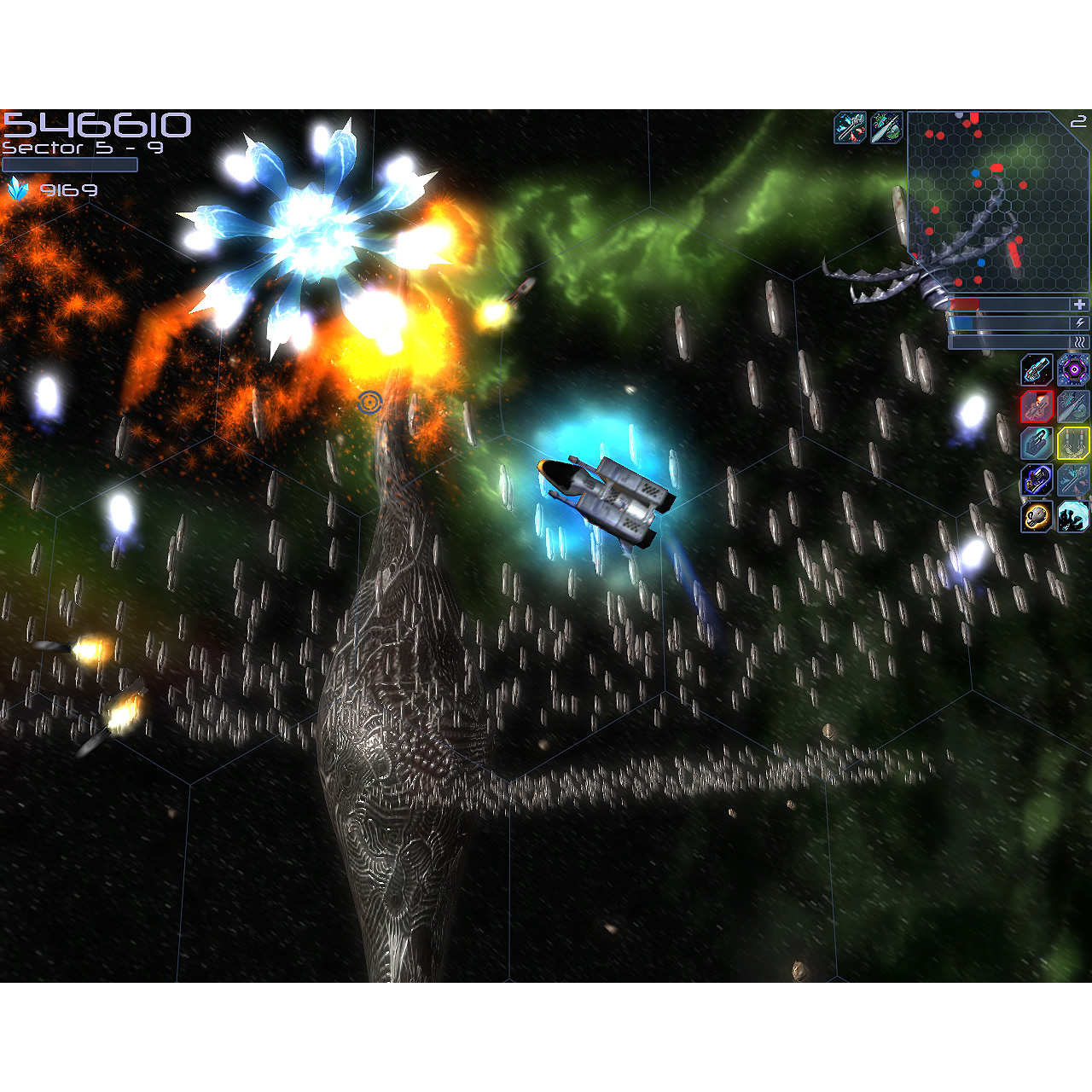The image size is (1092, 1092).
Task: Toggle the spear-and-planet weapon slot
Action: pos(1073,408)
